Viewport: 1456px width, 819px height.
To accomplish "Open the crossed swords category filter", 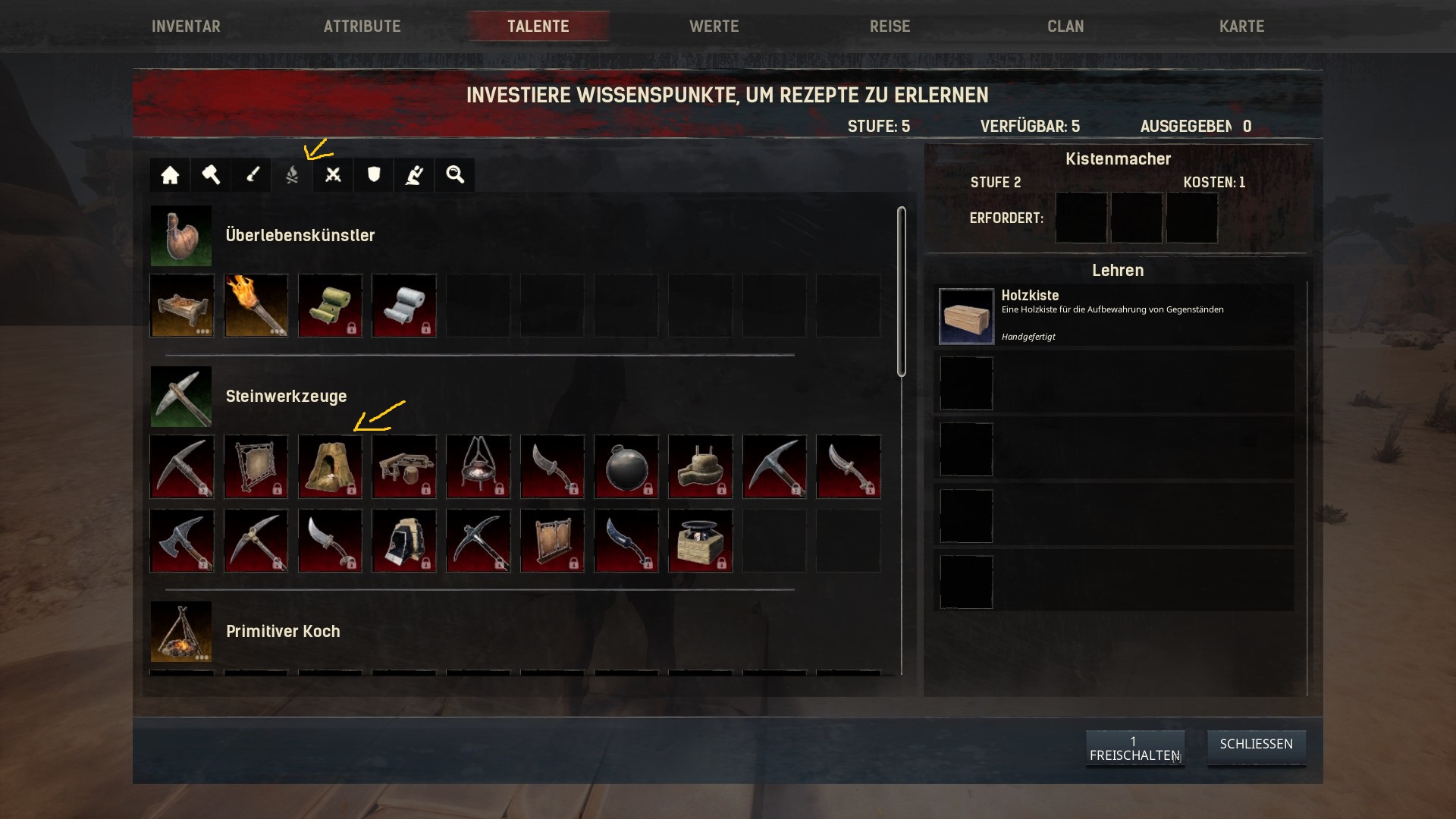I will click(333, 175).
